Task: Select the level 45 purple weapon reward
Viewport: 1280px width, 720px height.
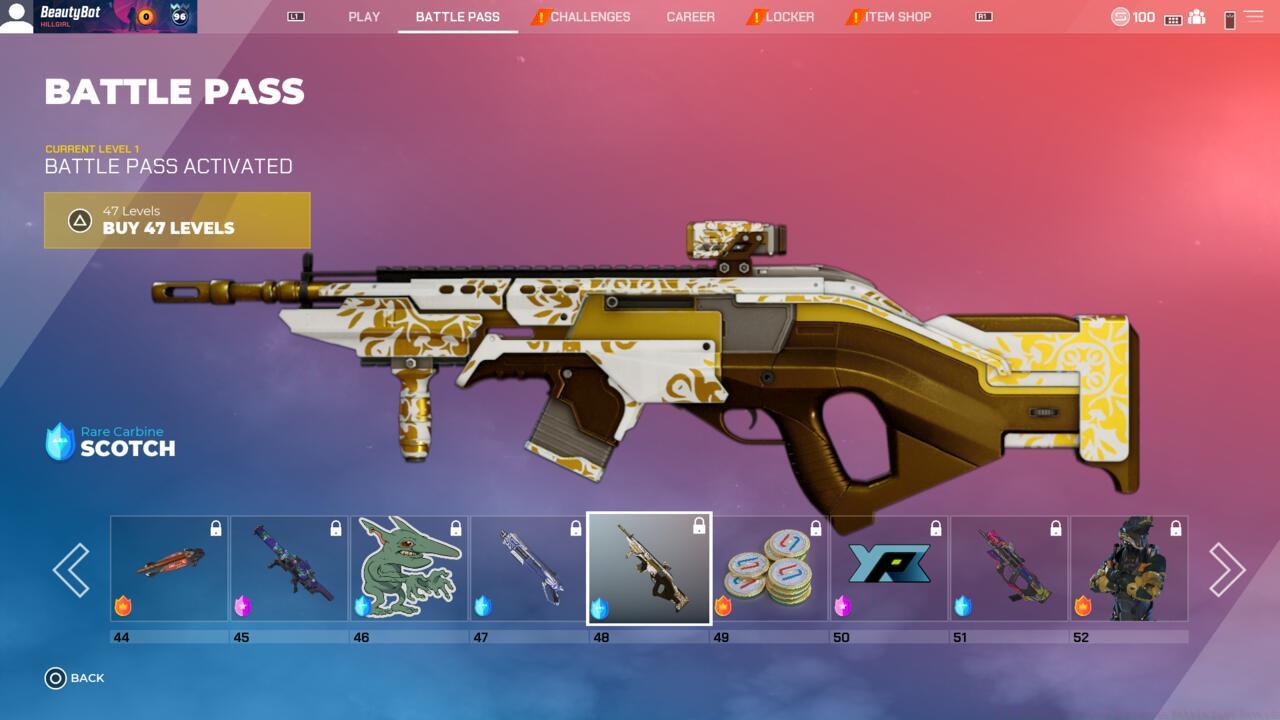Action: (x=289, y=568)
